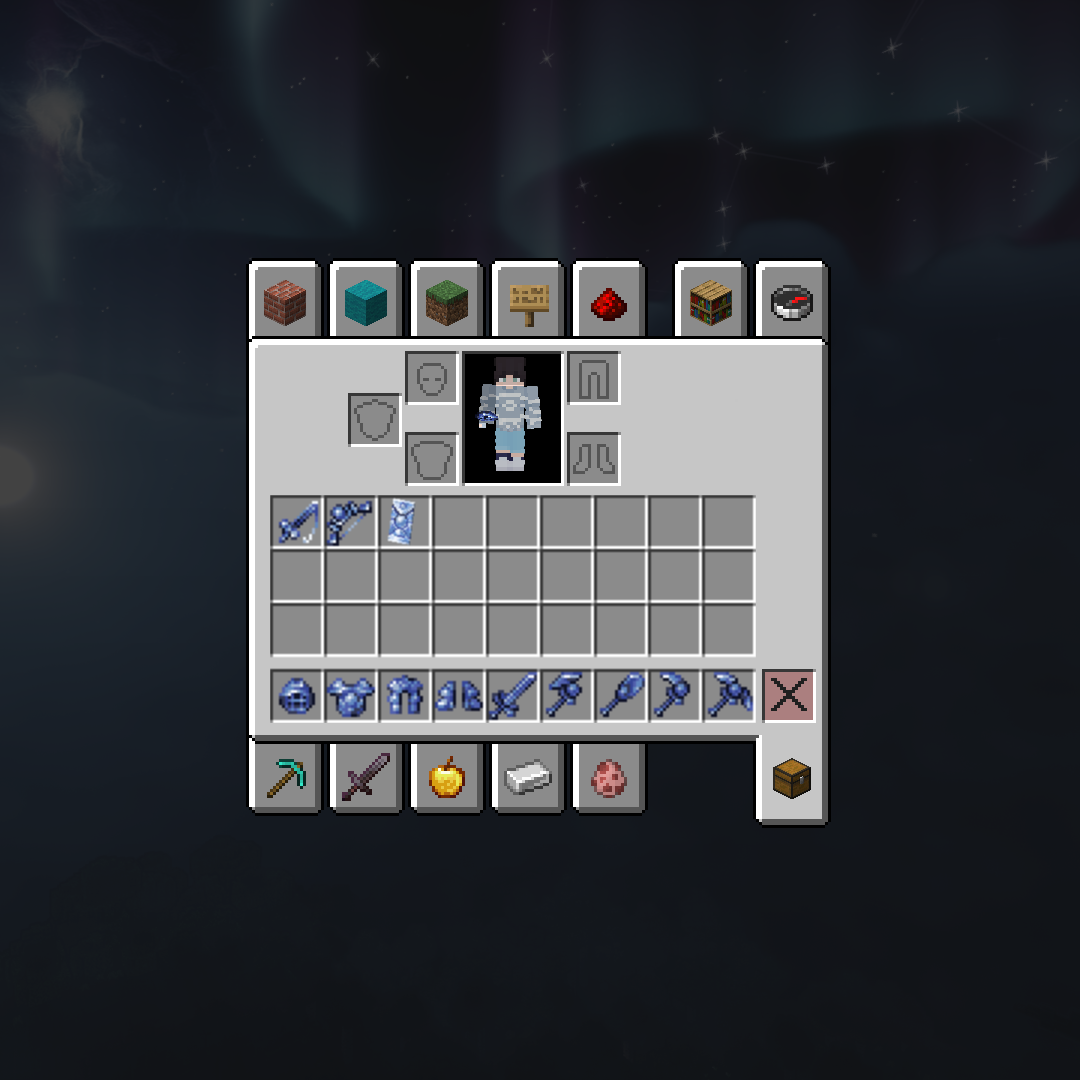Switch to the Spawn Eggs tab
1080x1080 pixels.
coord(609,777)
